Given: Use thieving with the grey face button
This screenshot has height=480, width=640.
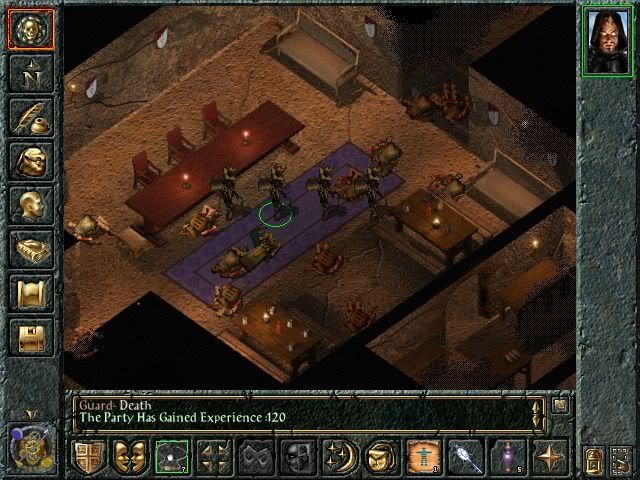Looking at the screenshot, I should (297, 456).
